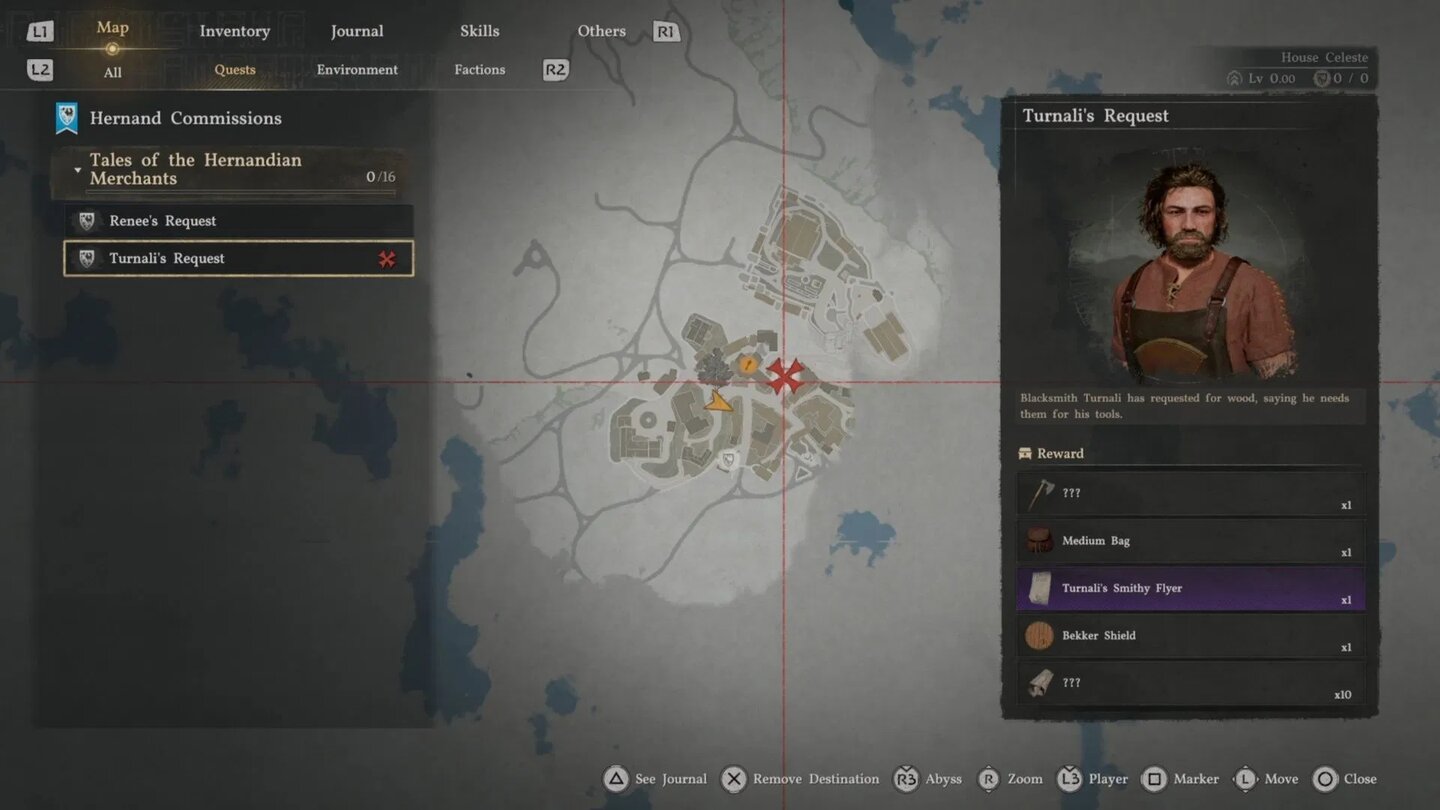This screenshot has width=1440, height=810.
Task: Choose the Environment map filter
Action: tap(357, 70)
